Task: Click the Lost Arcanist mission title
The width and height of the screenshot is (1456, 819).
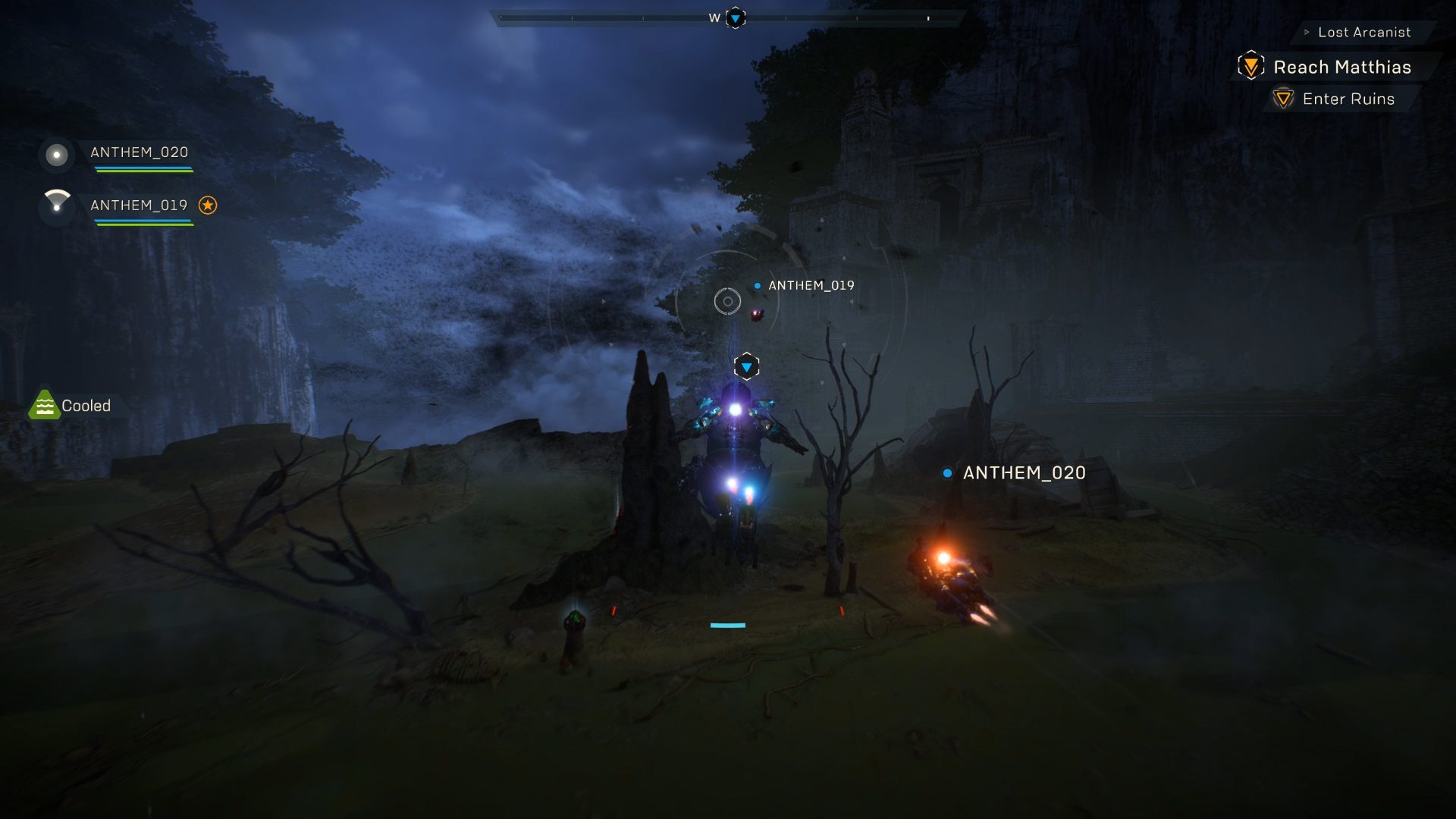Action: (1365, 32)
